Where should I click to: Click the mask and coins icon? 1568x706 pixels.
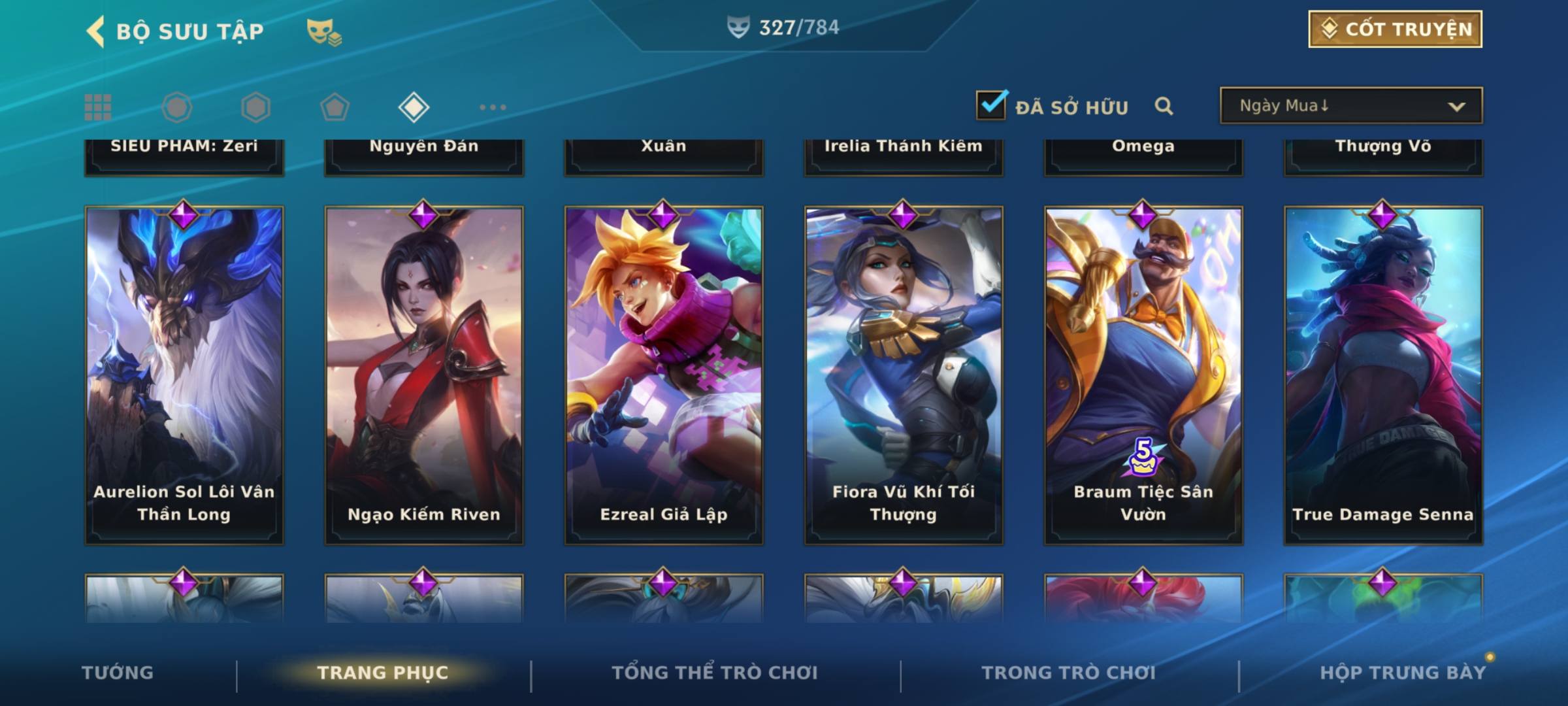(324, 32)
